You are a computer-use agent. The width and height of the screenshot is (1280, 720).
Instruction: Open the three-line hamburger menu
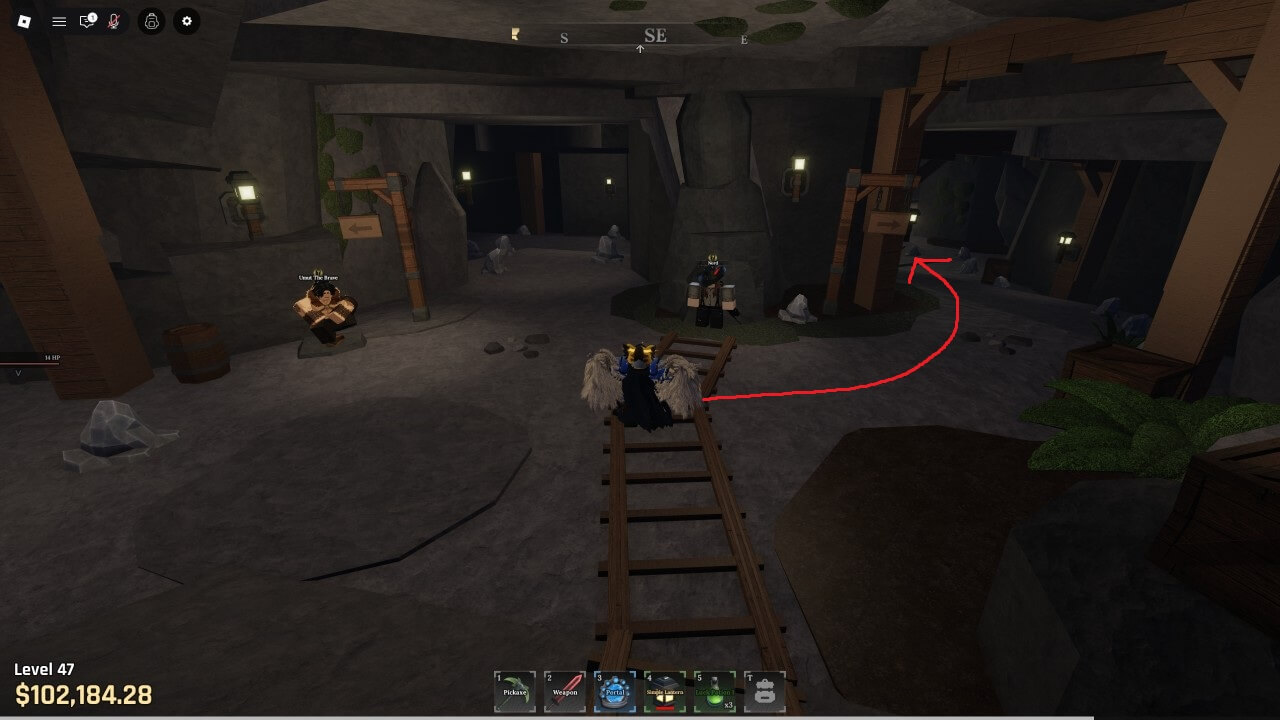(x=59, y=21)
